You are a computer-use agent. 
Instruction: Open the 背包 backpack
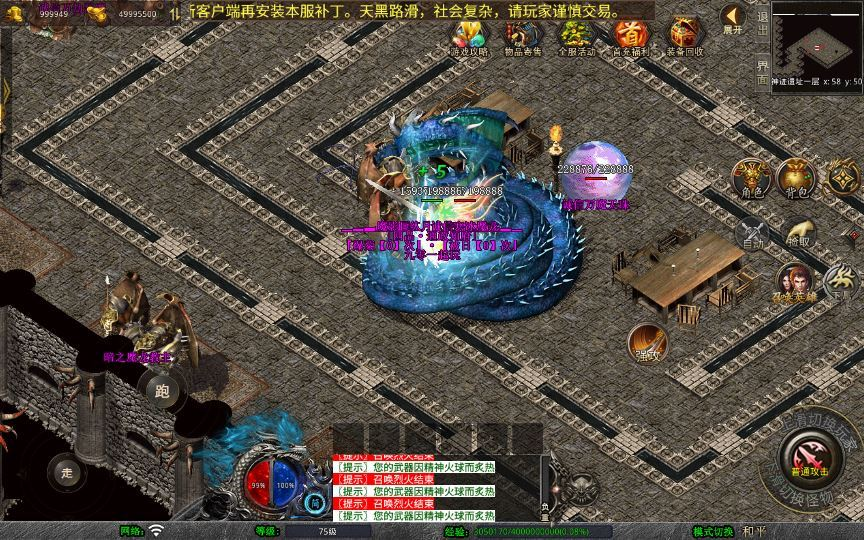(x=797, y=176)
